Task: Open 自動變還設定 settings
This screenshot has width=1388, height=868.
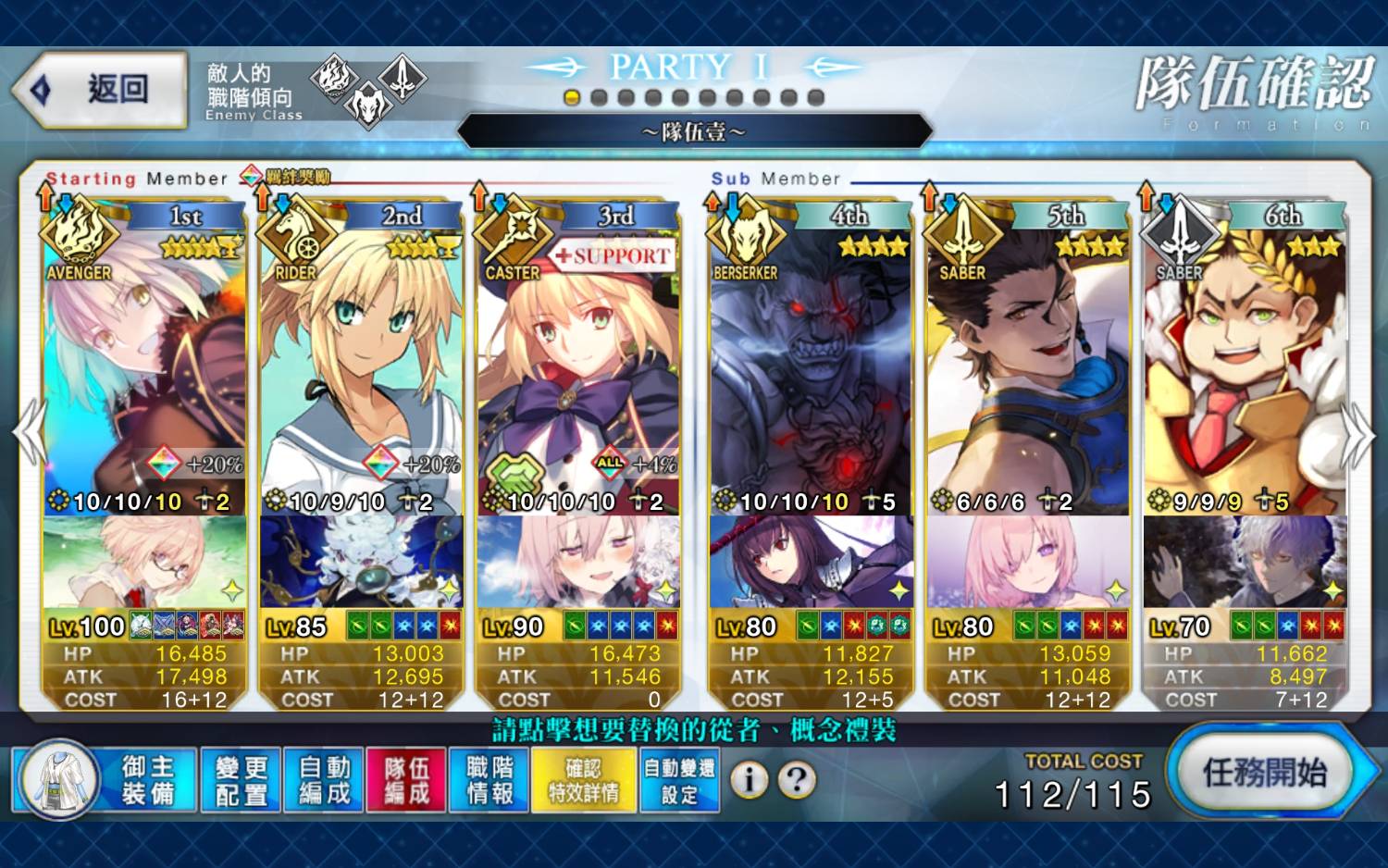Action: 679,780
